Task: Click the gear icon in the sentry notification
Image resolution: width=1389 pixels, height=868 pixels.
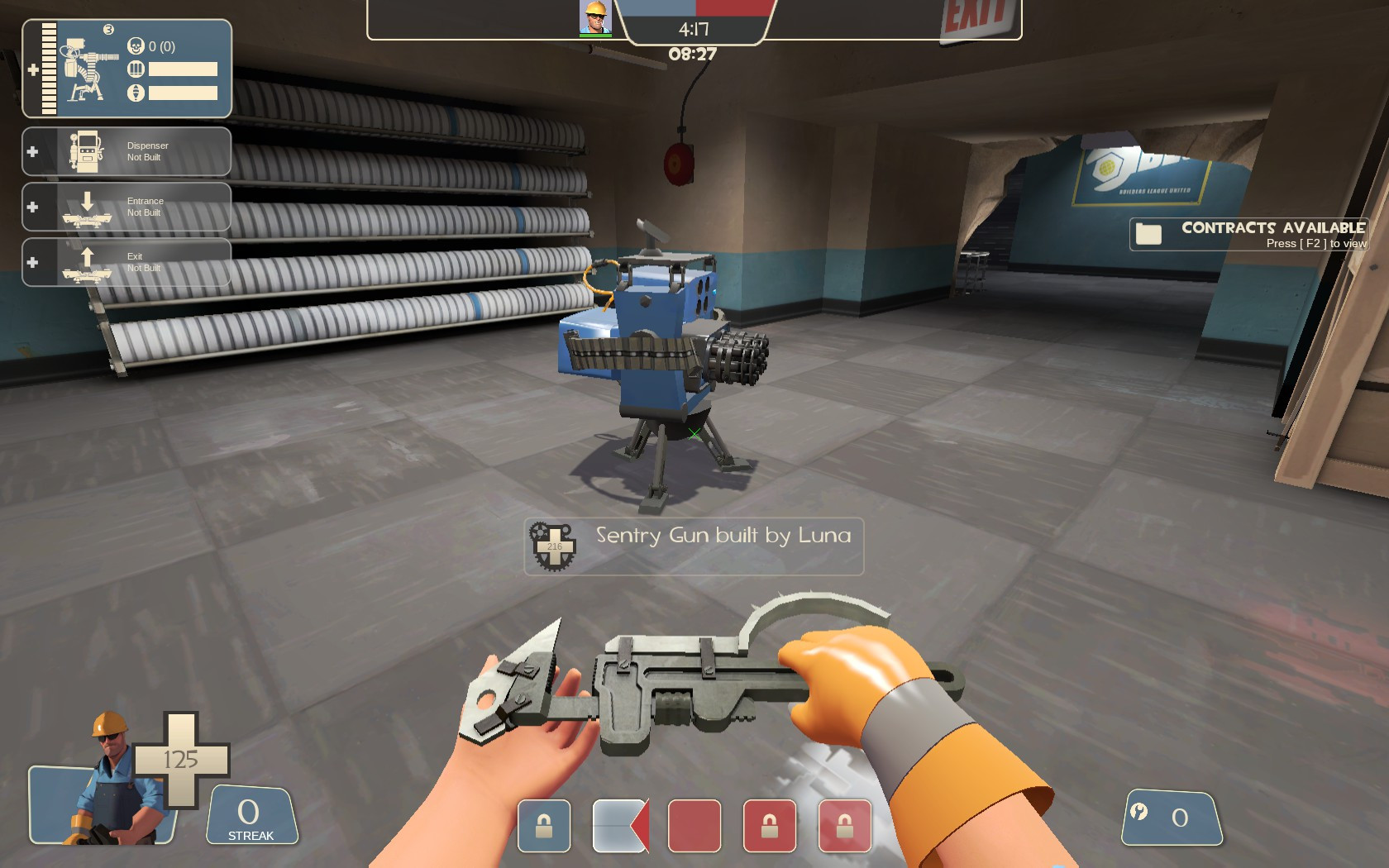Action: 555,544
